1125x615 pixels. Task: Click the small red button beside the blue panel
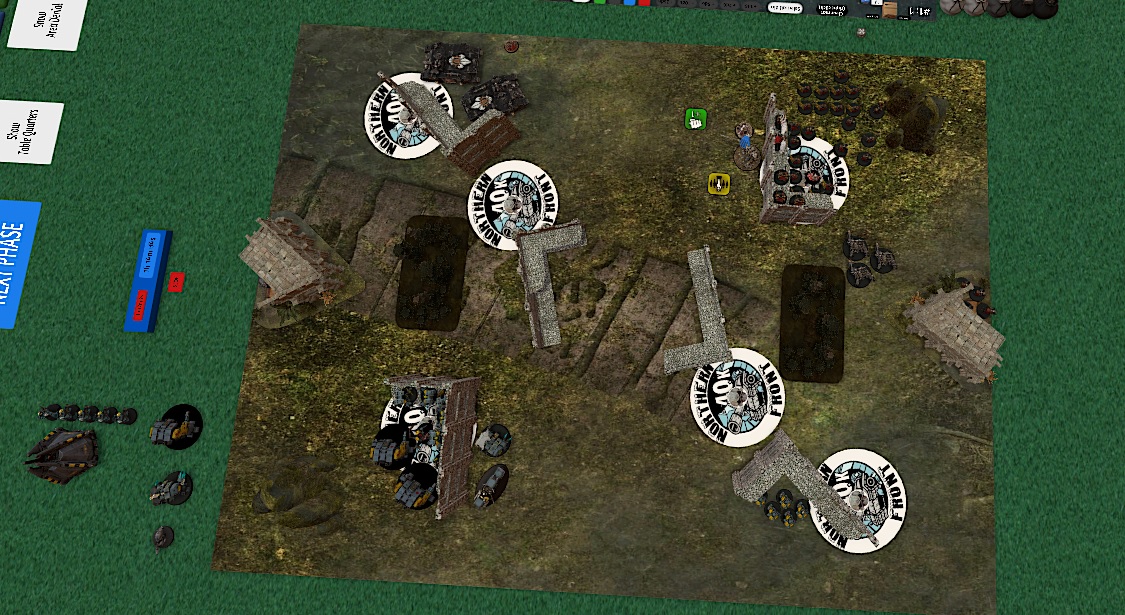point(176,282)
